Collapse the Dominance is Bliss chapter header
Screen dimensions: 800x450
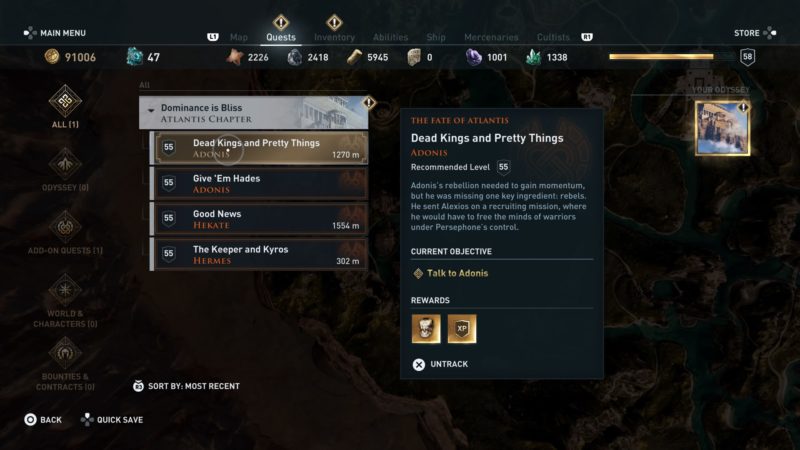(x=253, y=112)
